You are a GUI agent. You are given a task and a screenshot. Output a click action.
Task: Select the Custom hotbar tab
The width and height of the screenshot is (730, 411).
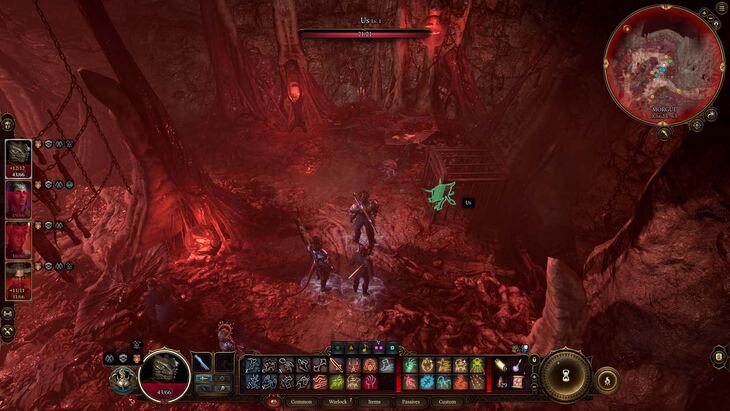point(447,402)
